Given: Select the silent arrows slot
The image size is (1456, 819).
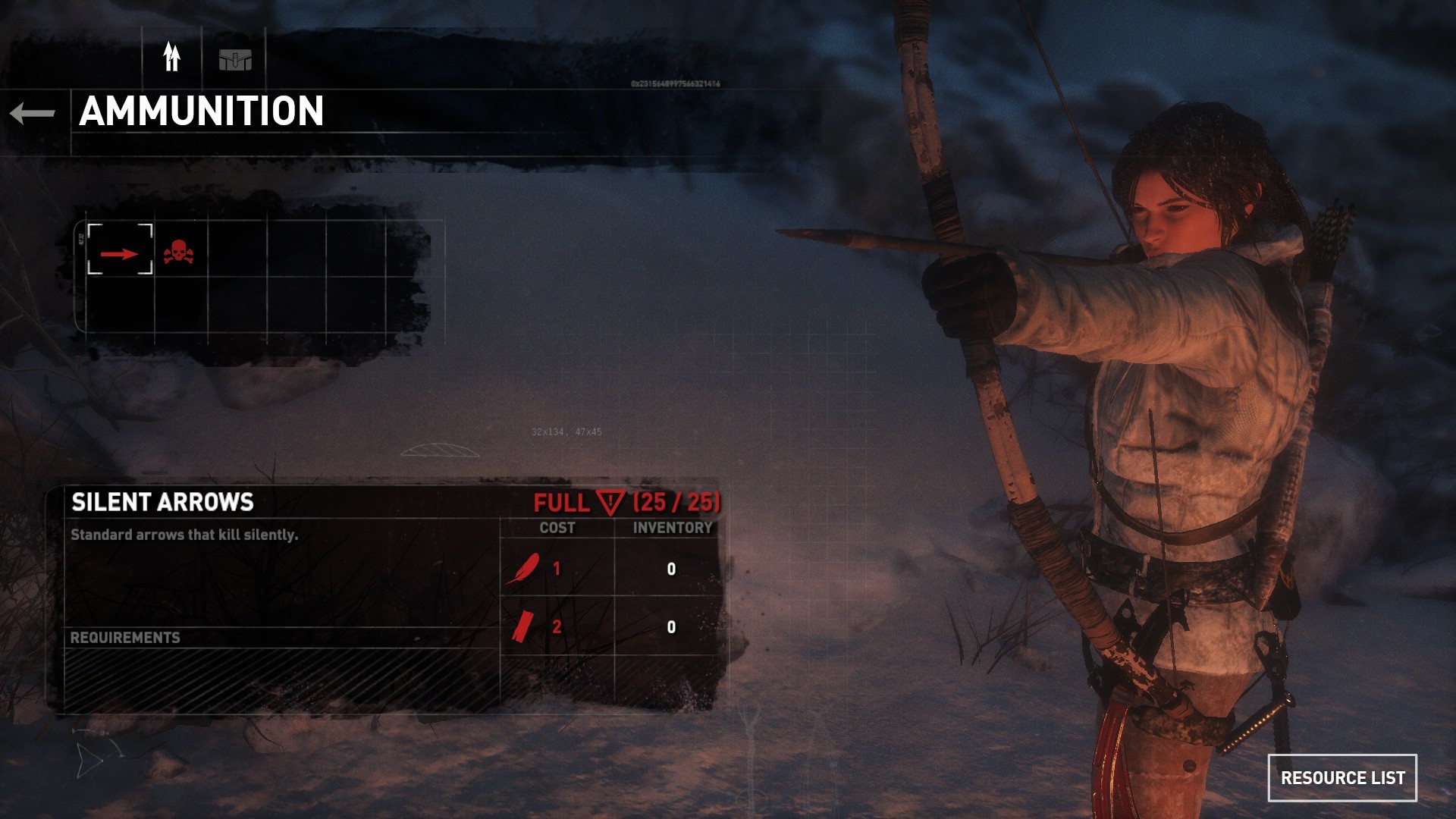Looking at the screenshot, I should [120, 249].
